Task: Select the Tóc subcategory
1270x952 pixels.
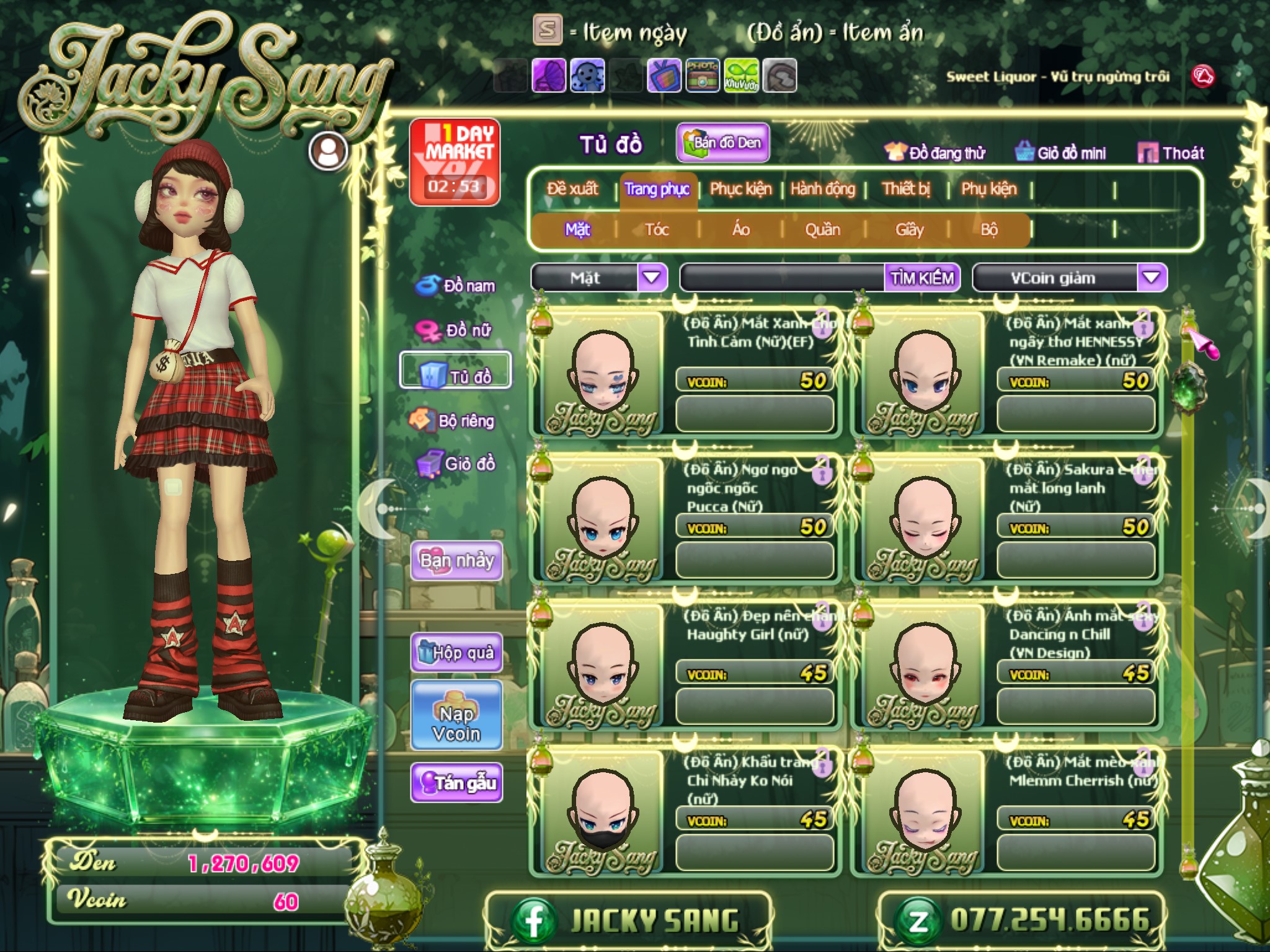Action: pyautogui.click(x=657, y=230)
